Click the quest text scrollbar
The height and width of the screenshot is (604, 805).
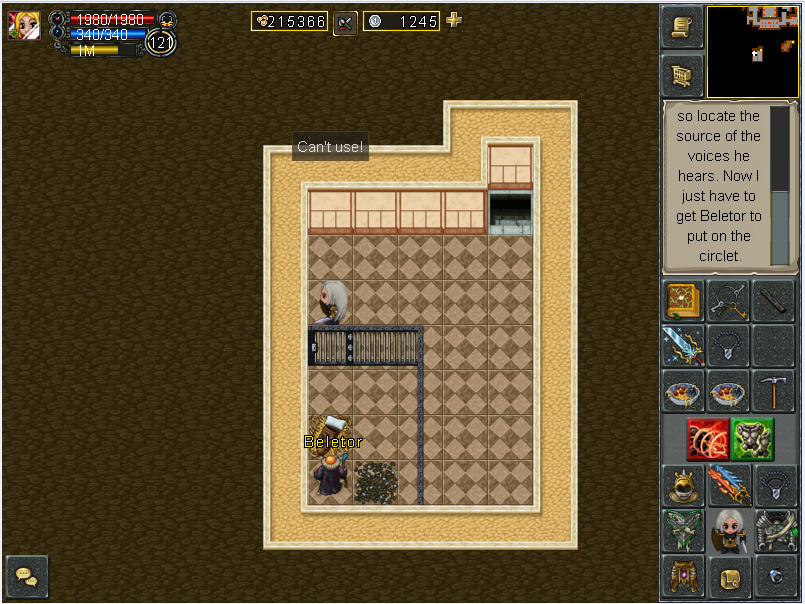click(779, 185)
